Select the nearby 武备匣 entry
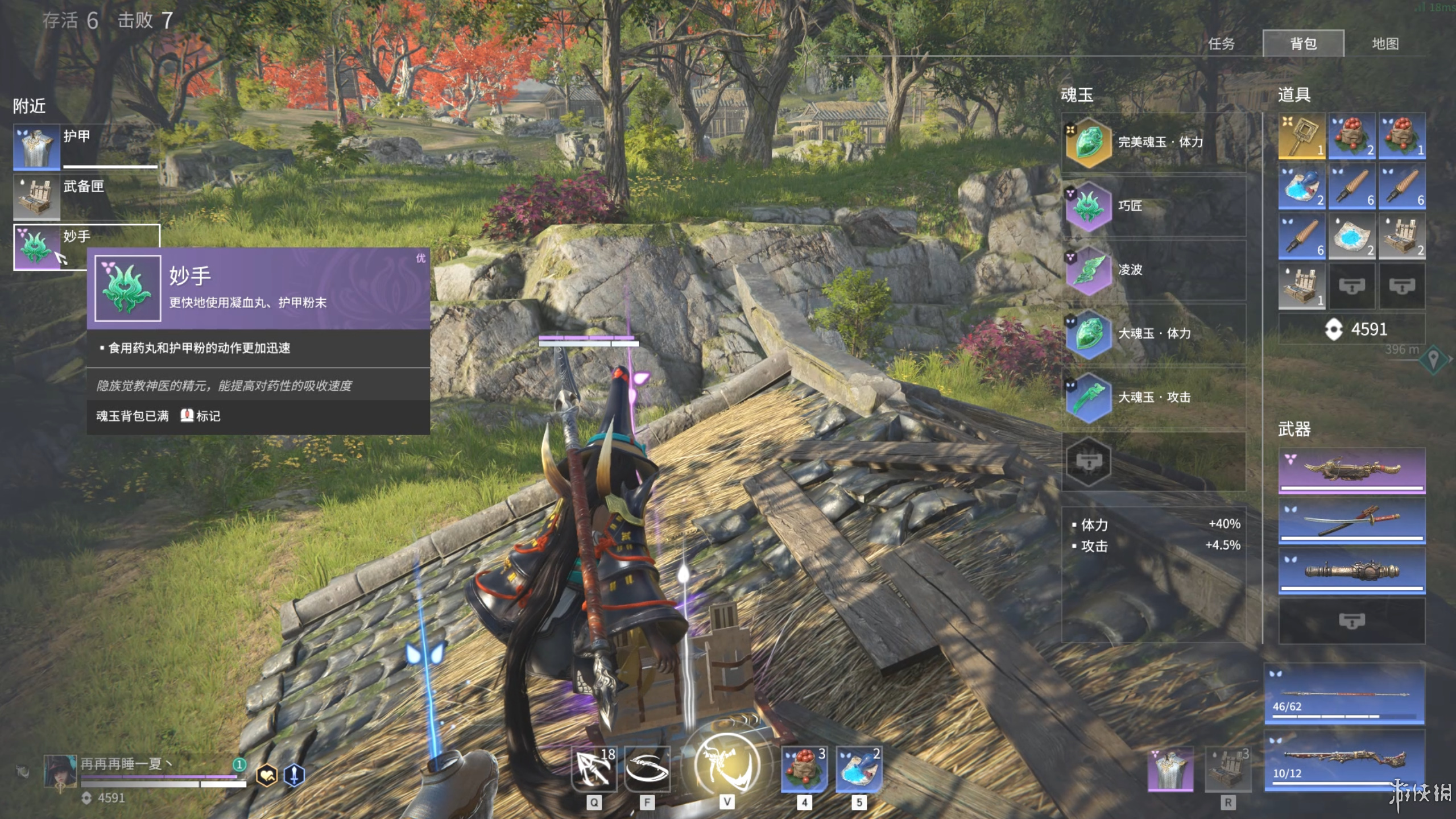 [85, 197]
